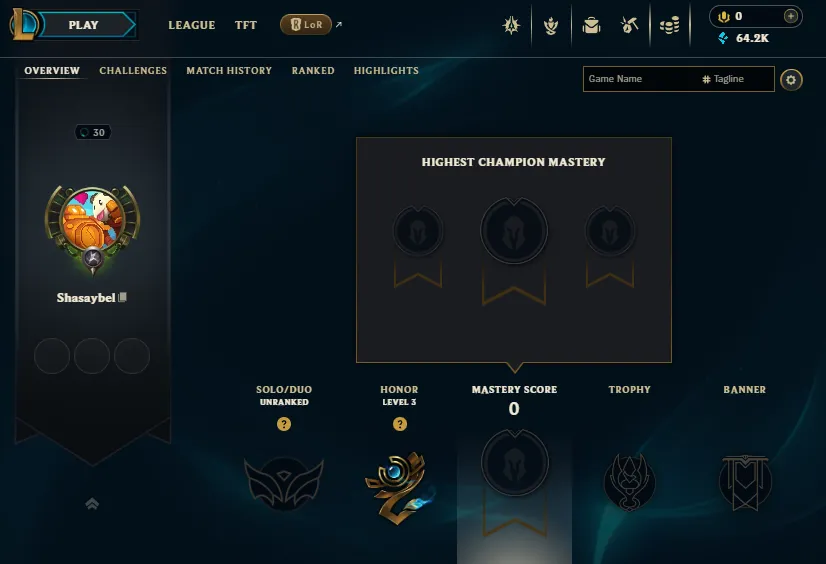This screenshot has height=564, width=826.
Task: Show the Highlights tab
Action: tap(386, 71)
